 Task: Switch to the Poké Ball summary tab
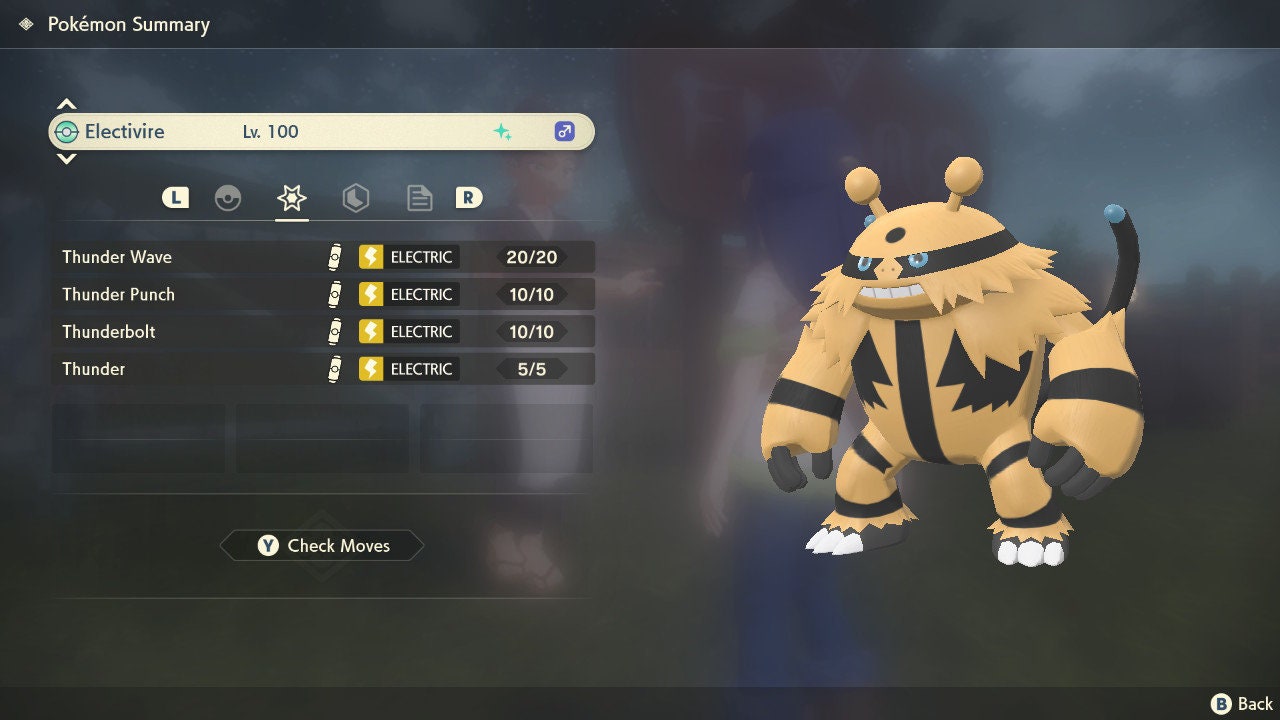click(228, 198)
